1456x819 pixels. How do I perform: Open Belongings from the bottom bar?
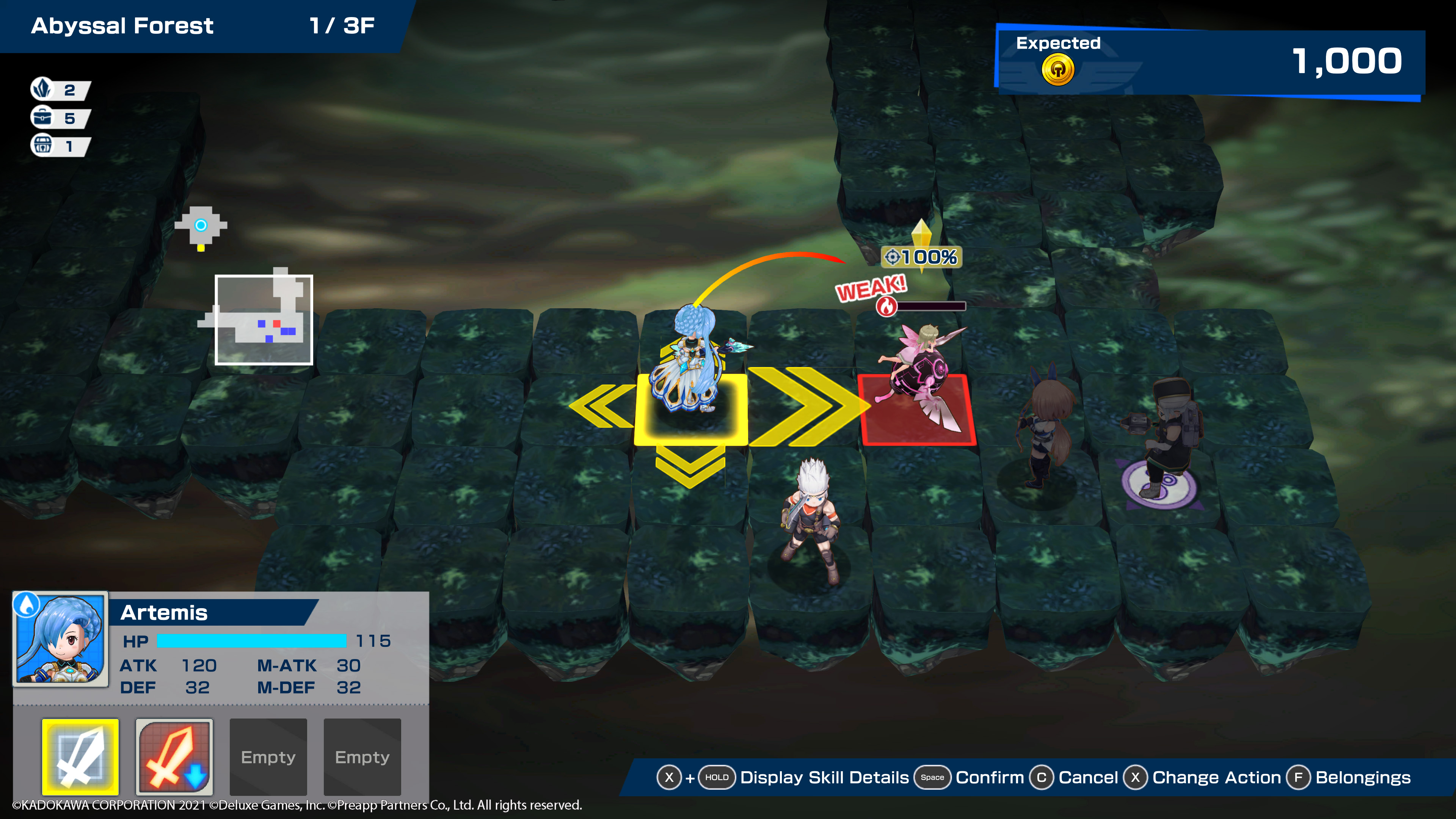point(1362,778)
